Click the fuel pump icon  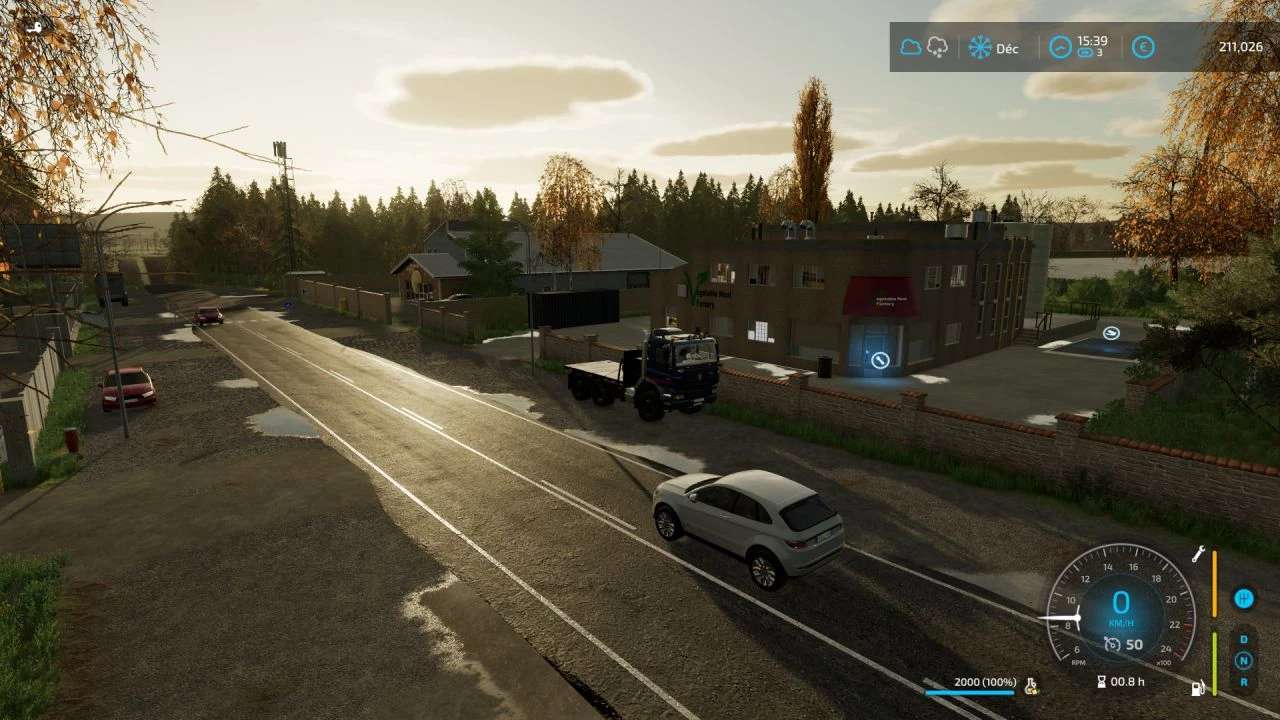(x=1197, y=688)
